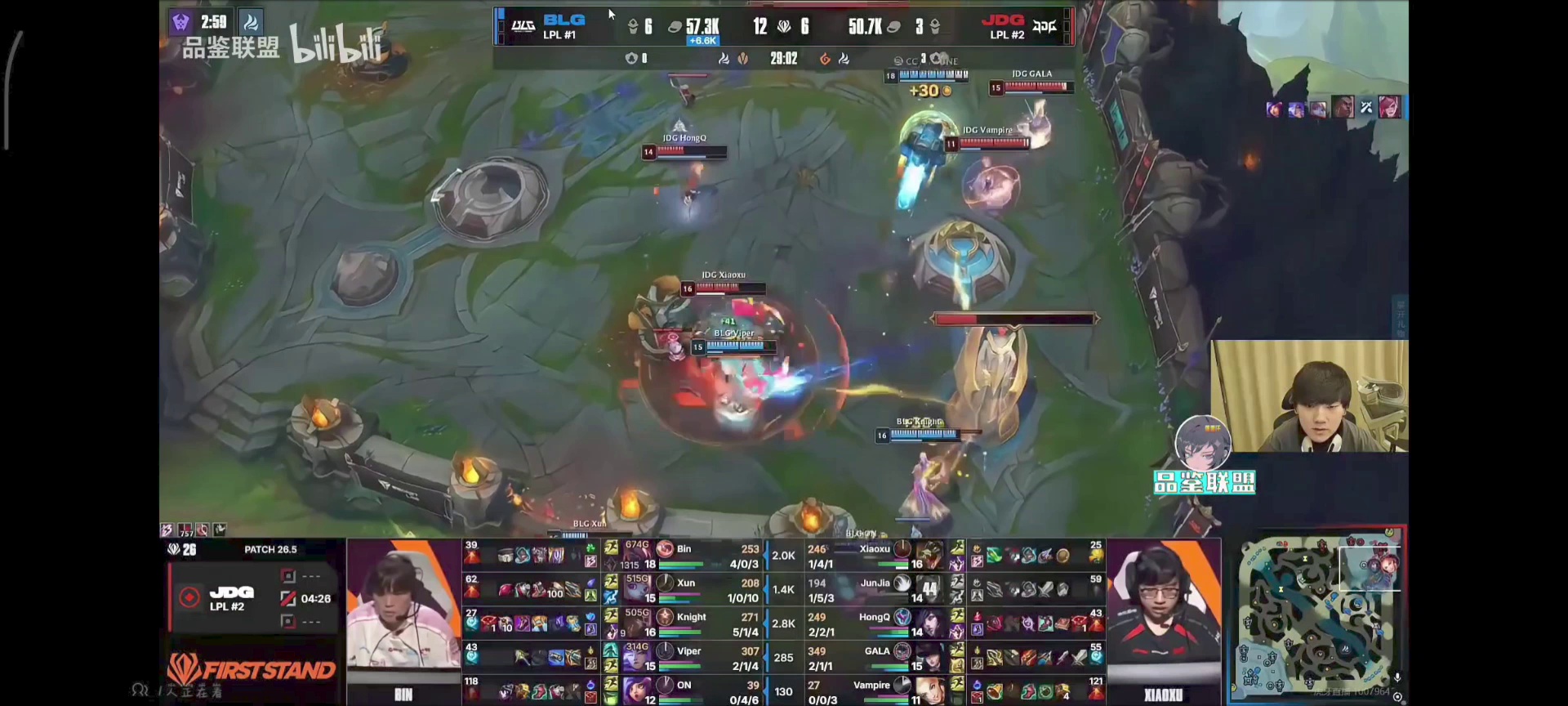1568x706 pixels.
Task: Click the streamer's webcam overlay
Action: [1309, 396]
